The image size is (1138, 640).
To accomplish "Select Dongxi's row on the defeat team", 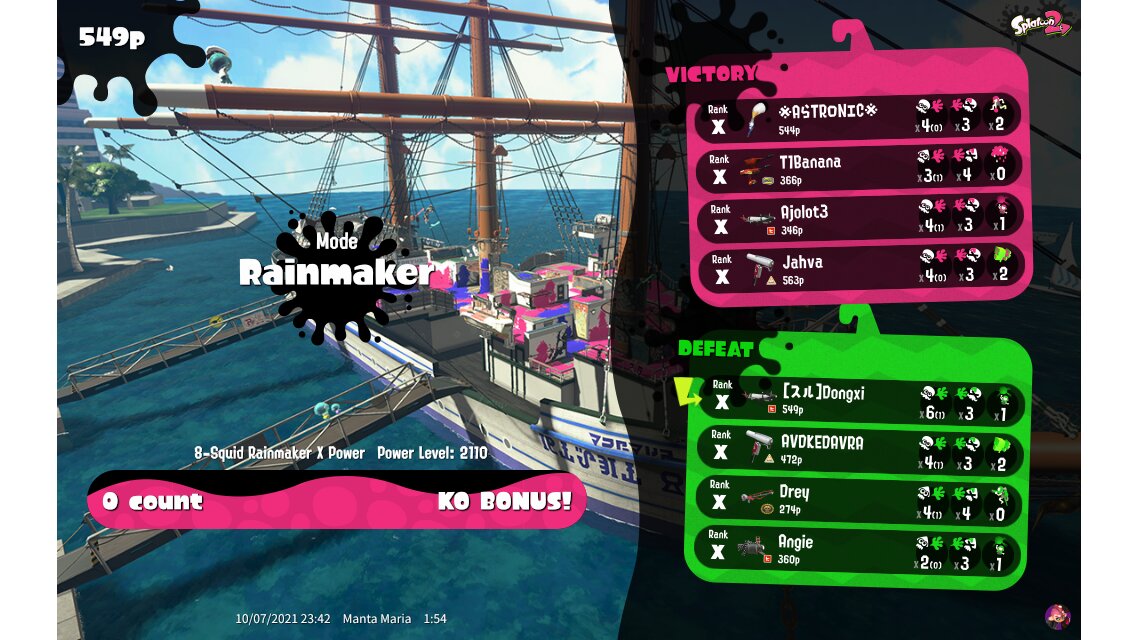I will [x=858, y=399].
